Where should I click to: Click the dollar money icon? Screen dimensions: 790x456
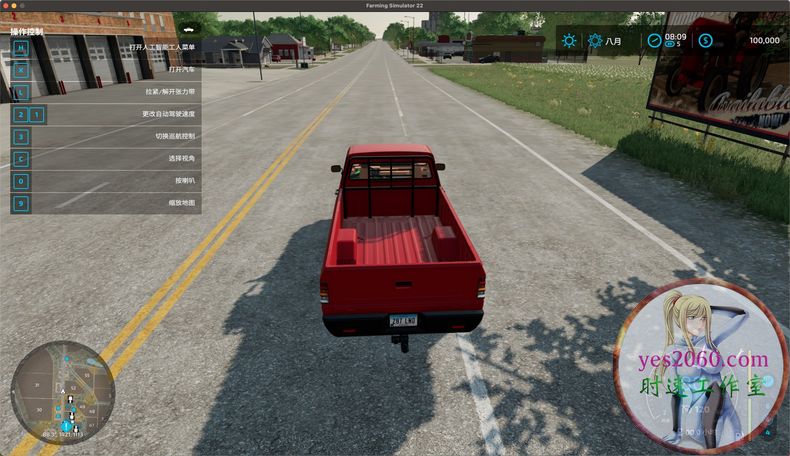point(705,41)
